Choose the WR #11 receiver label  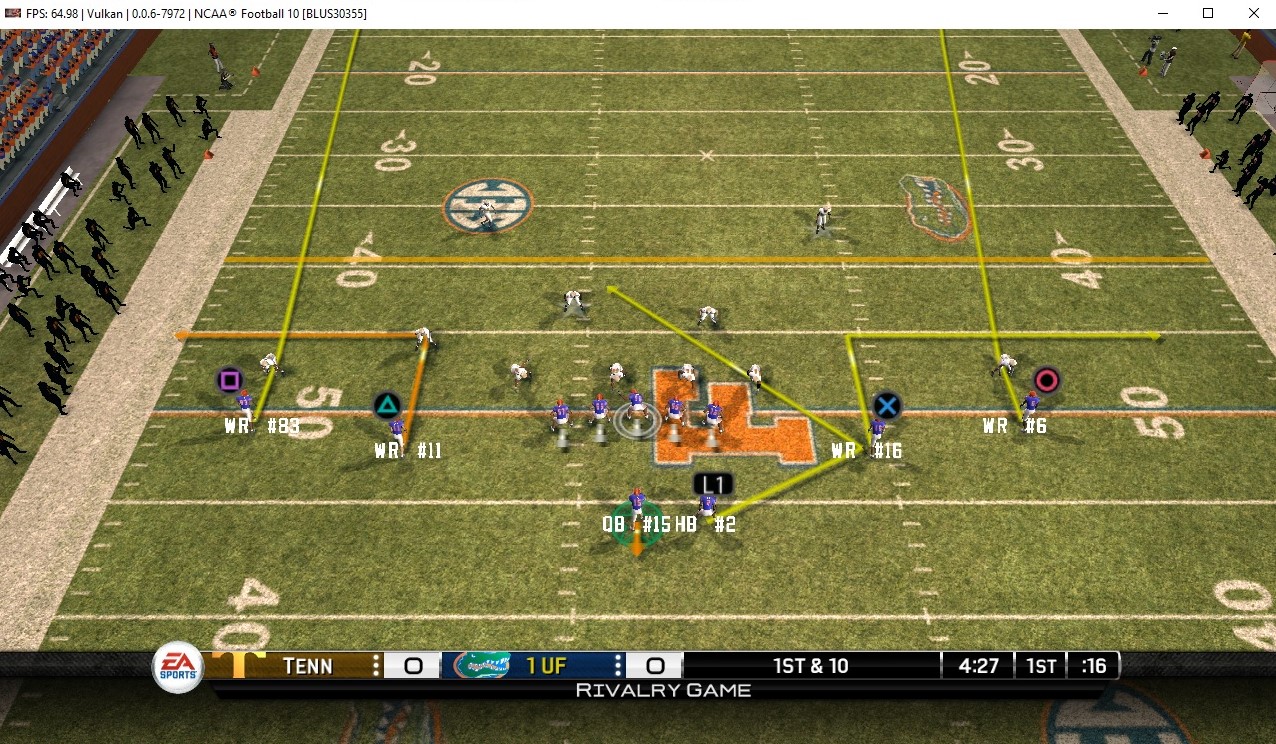[408, 451]
